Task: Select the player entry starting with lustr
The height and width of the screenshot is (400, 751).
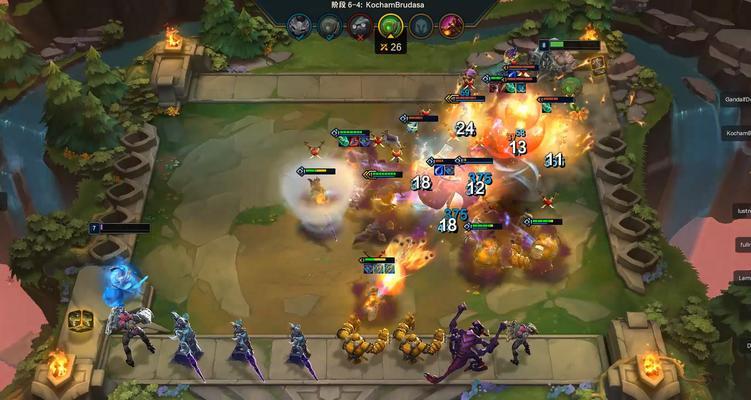Action: click(743, 211)
